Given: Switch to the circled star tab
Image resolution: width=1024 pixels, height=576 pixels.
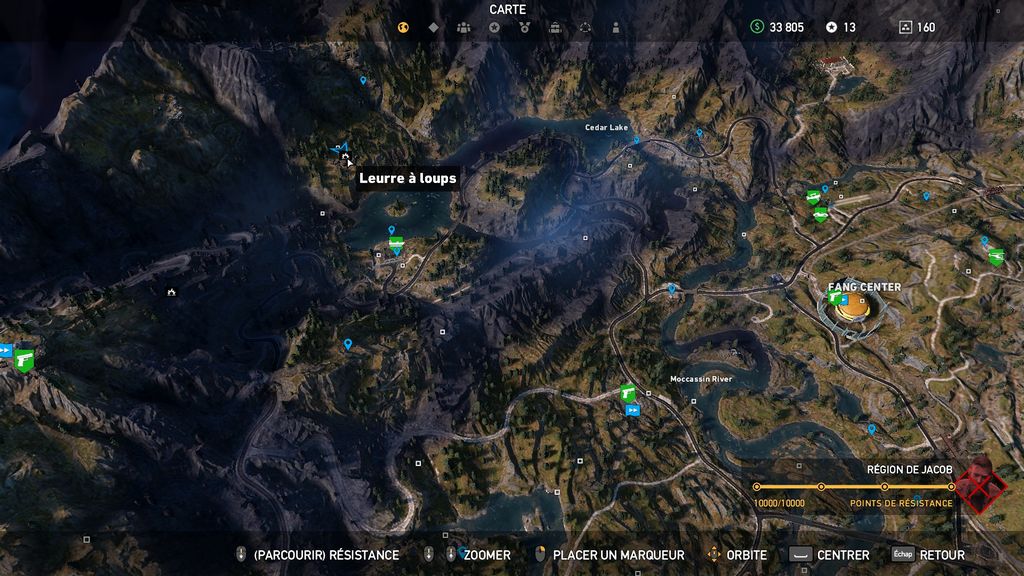Looking at the screenshot, I should click(494, 27).
